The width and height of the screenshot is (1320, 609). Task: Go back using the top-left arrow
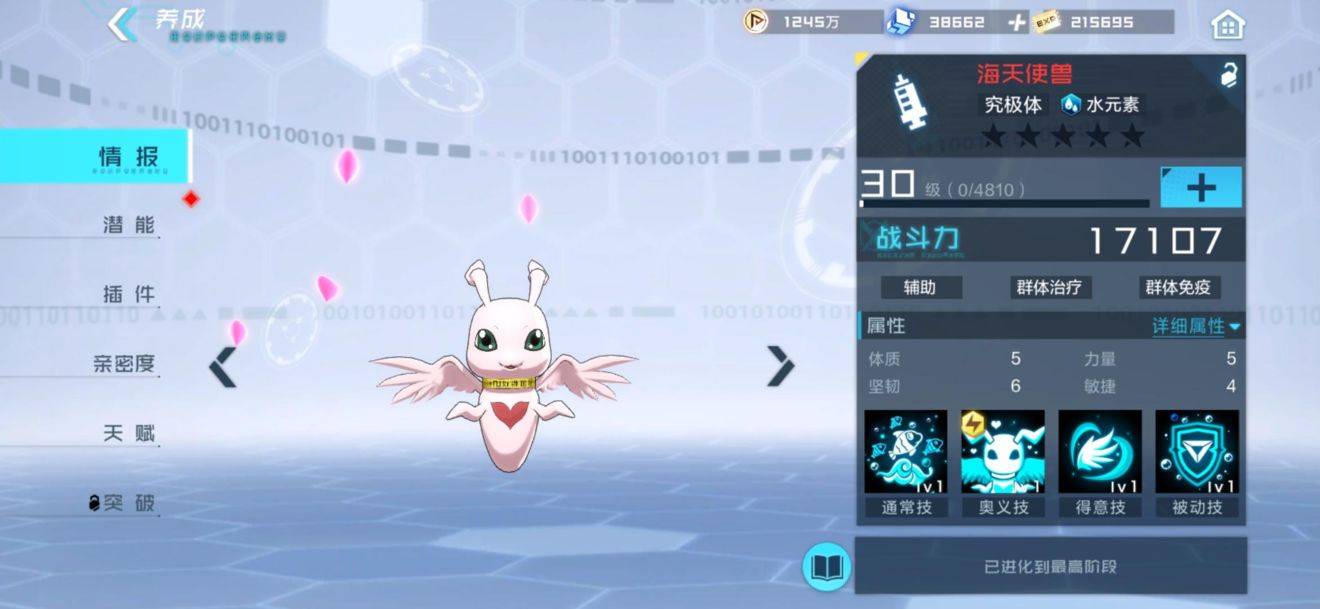(123, 25)
